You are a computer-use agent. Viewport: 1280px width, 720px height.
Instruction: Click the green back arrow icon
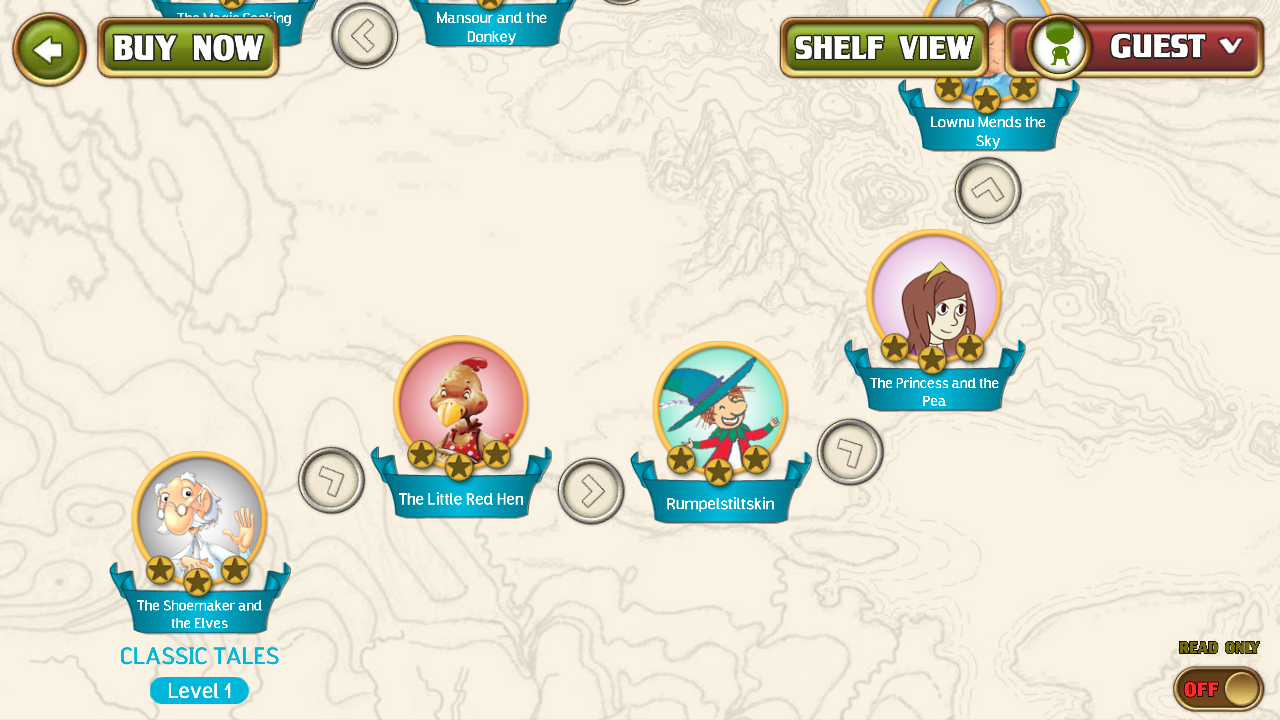[x=48, y=48]
